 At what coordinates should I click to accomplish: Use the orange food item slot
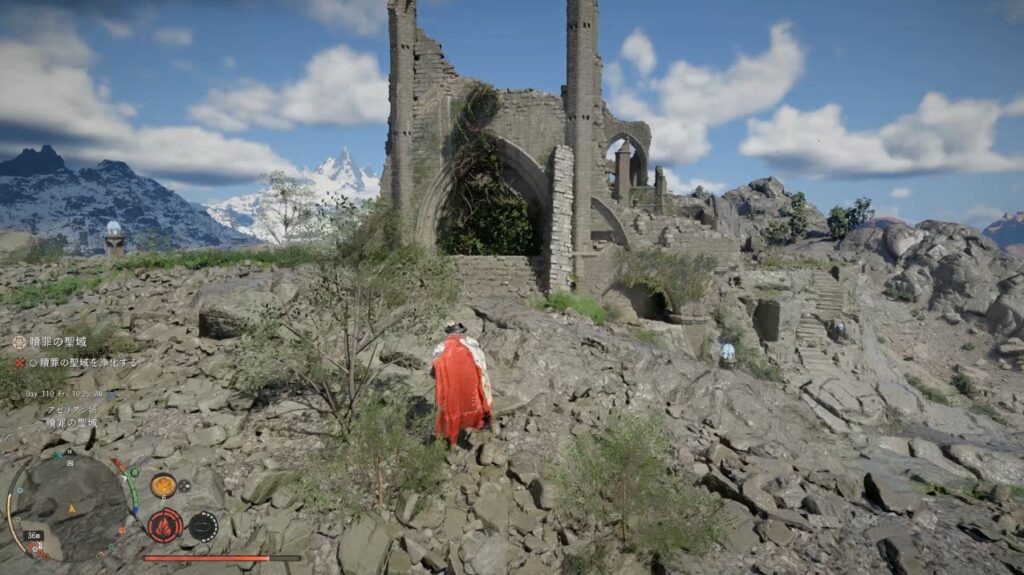[163, 486]
